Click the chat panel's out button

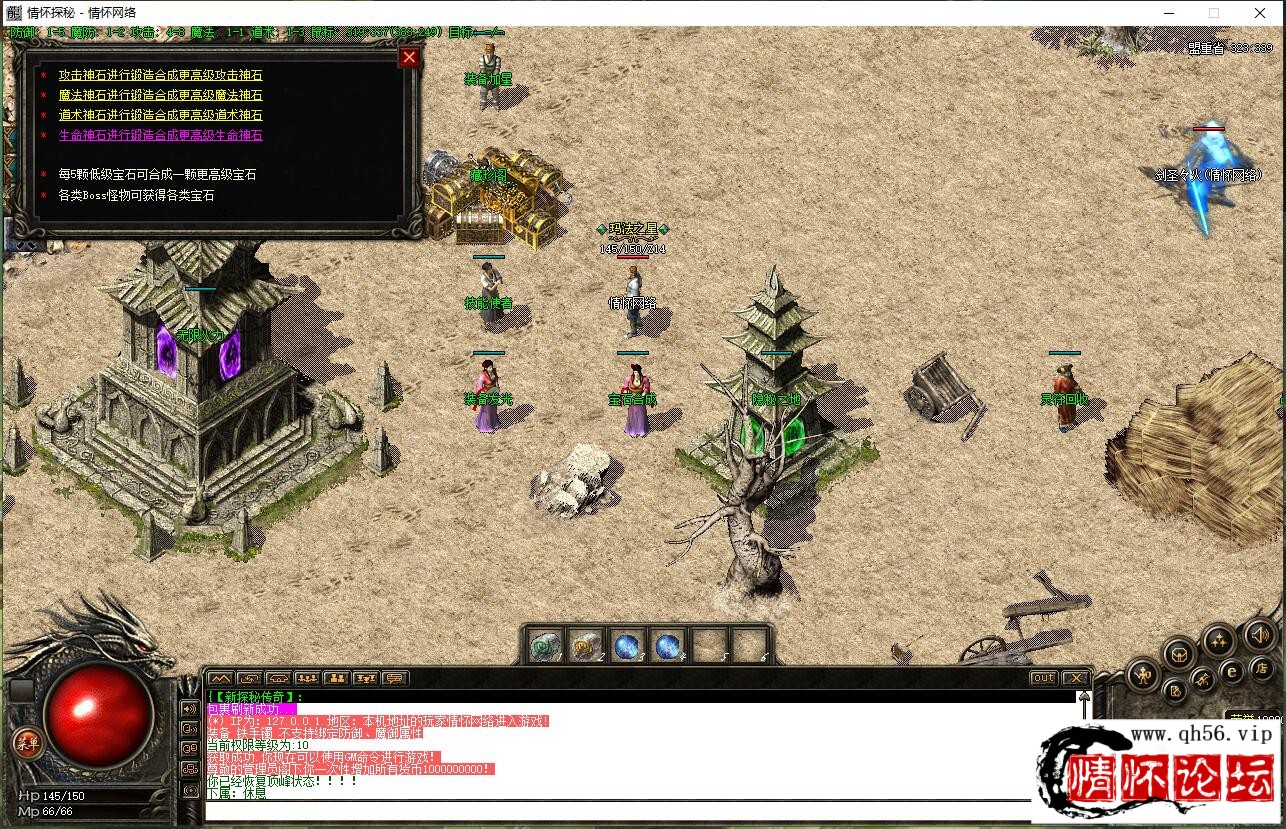coord(1043,678)
